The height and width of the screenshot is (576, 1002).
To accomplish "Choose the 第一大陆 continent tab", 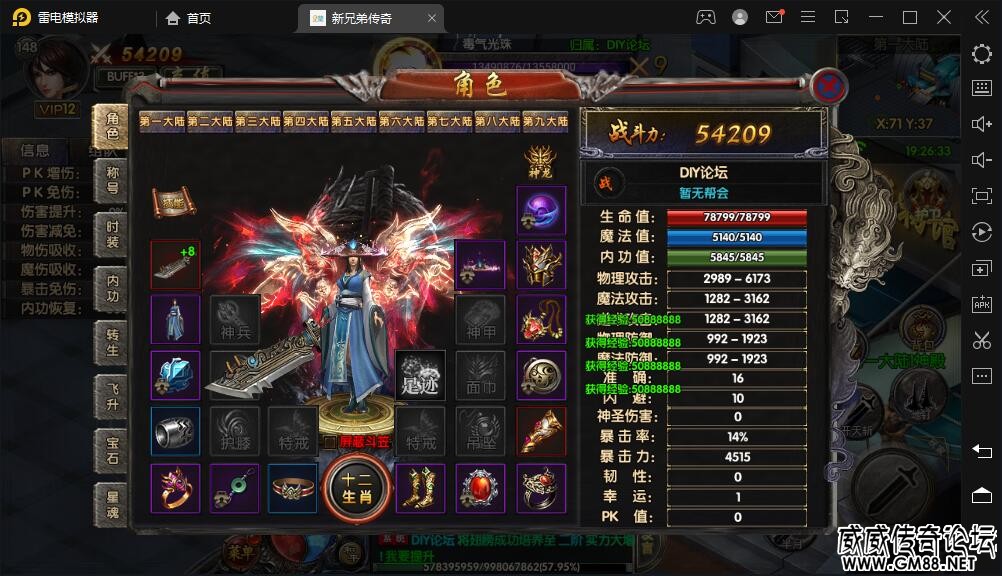I will [x=162, y=122].
